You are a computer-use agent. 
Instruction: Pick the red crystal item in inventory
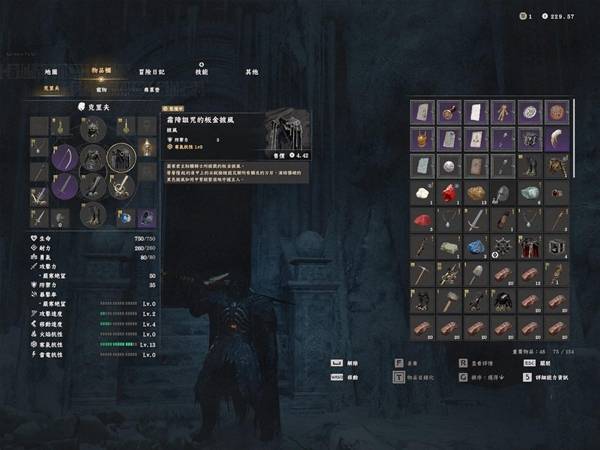(x=449, y=193)
